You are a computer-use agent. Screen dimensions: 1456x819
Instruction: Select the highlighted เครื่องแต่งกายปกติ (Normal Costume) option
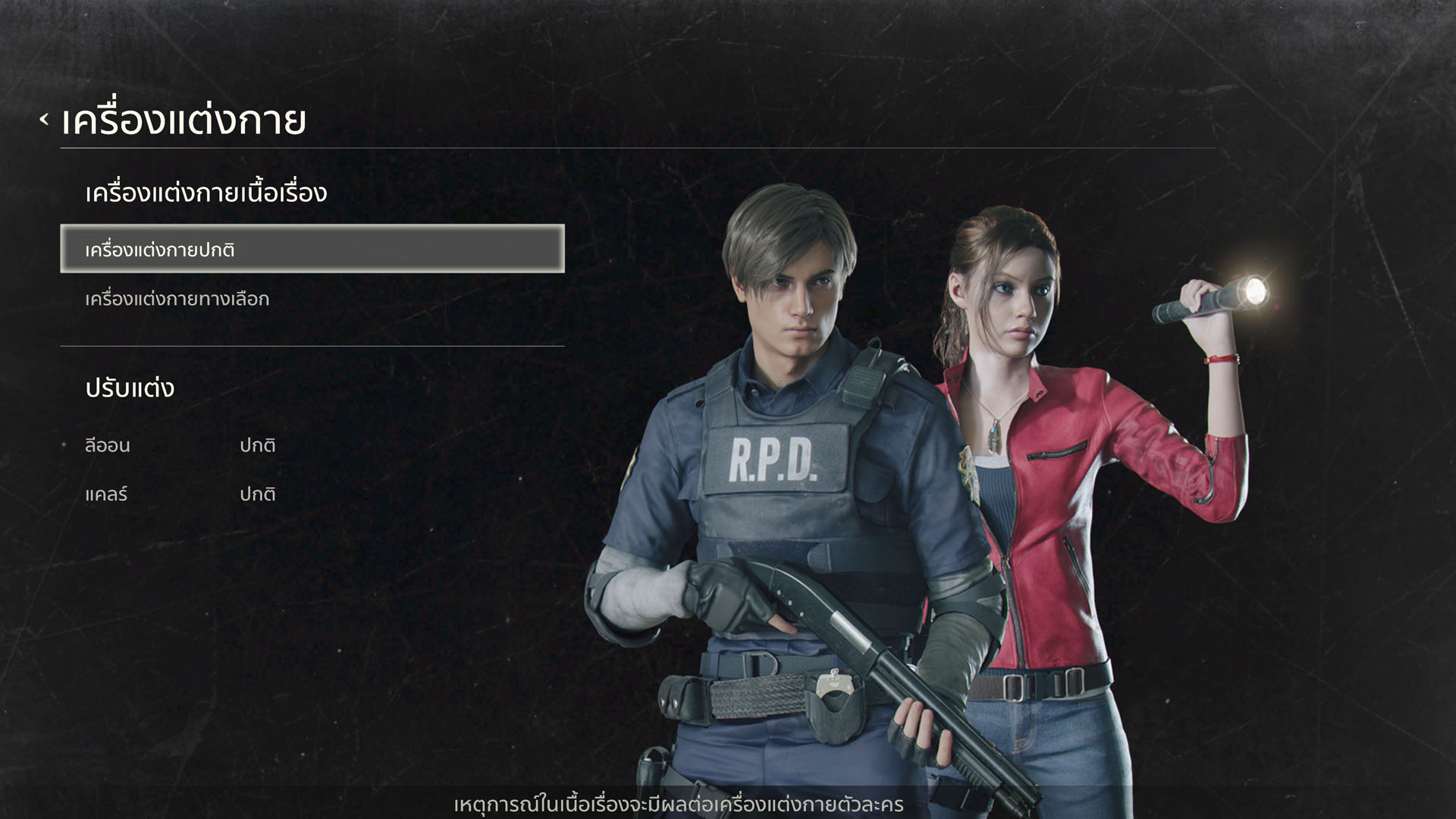[x=311, y=250]
